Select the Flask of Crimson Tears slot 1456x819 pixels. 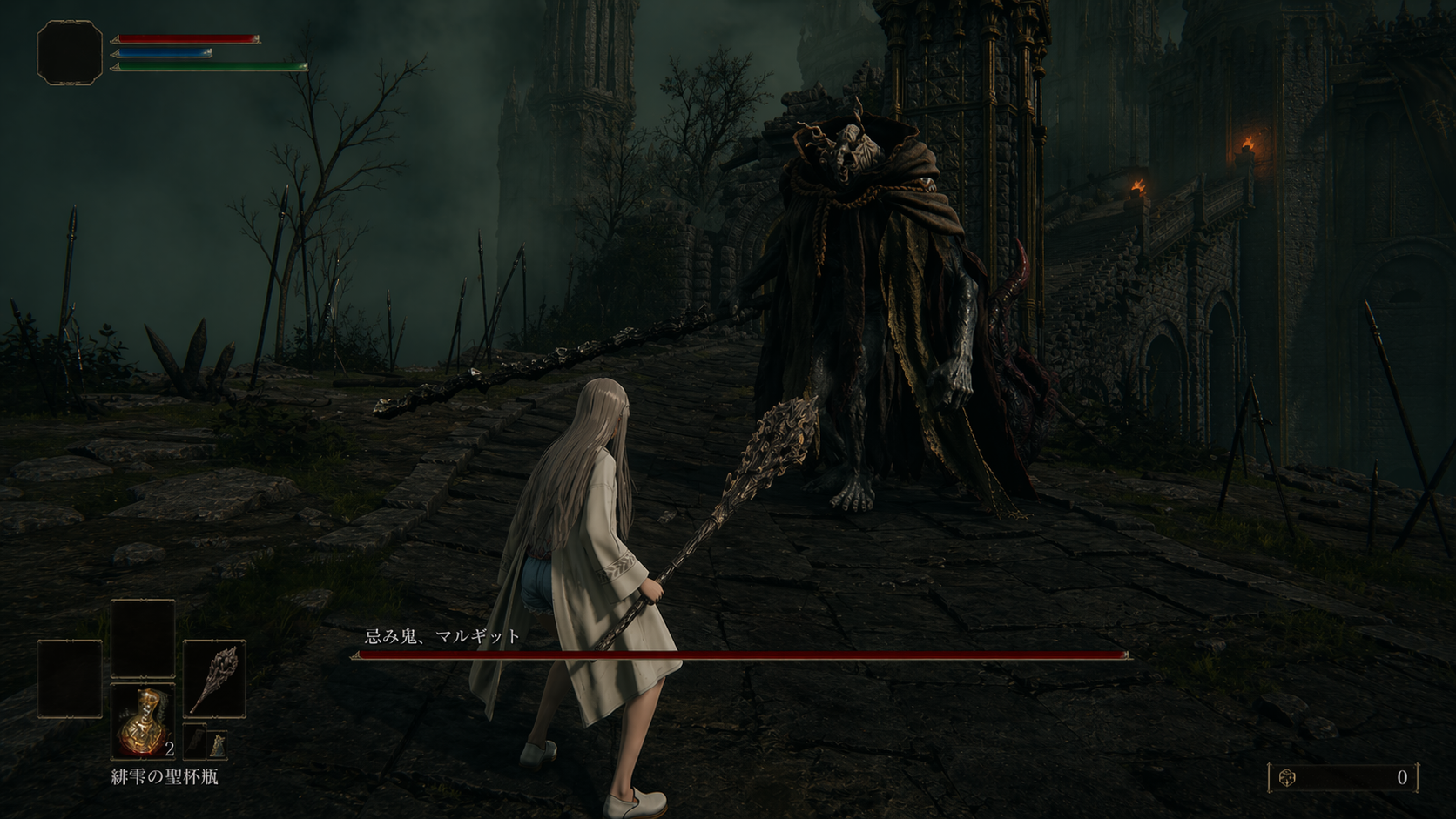pyautogui.click(x=143, y=721)
